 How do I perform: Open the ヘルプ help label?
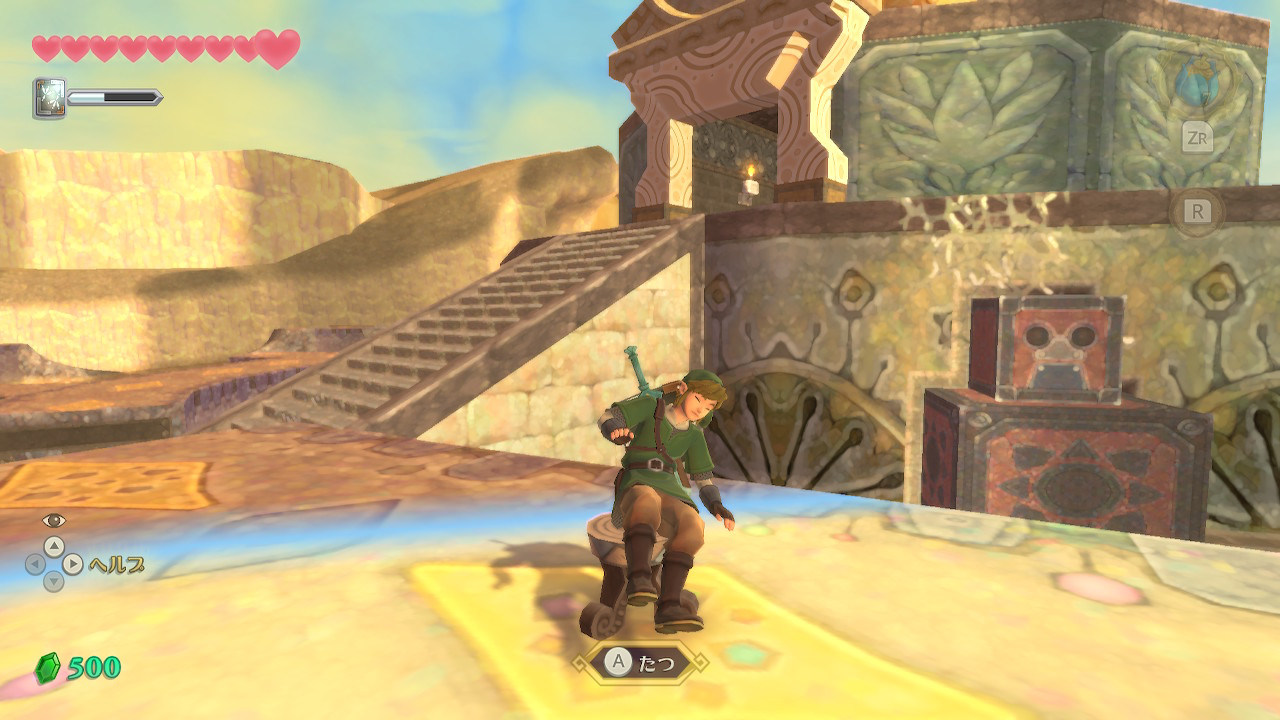pyautogui.click(x=117, y=565)
